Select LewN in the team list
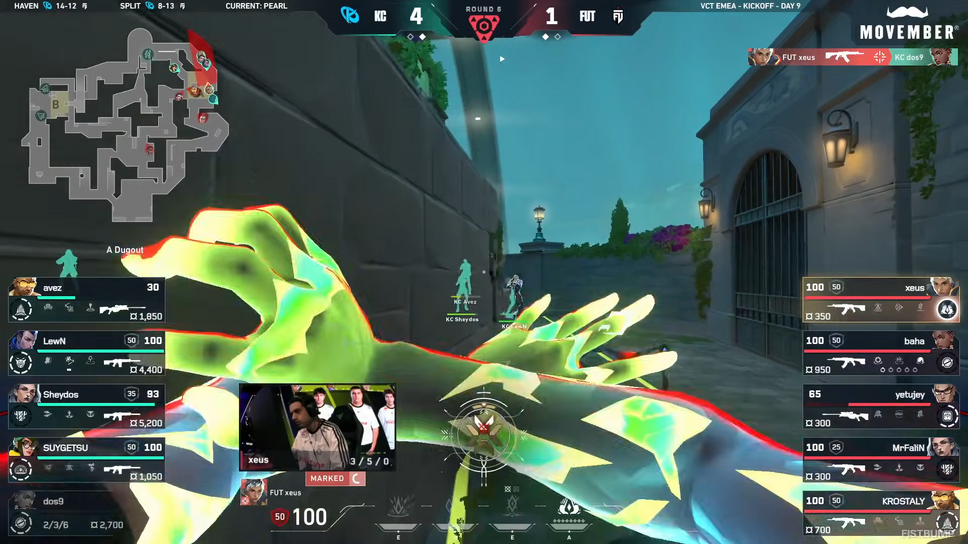The image size is (968, 544). [x=86, y=354]
